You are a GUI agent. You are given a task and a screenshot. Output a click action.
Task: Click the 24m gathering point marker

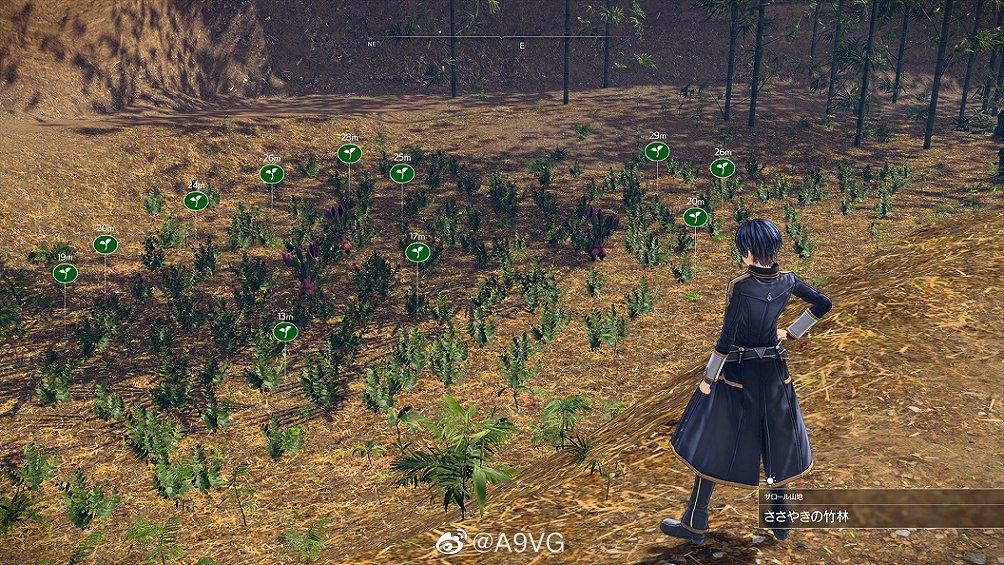coord(196,201)
